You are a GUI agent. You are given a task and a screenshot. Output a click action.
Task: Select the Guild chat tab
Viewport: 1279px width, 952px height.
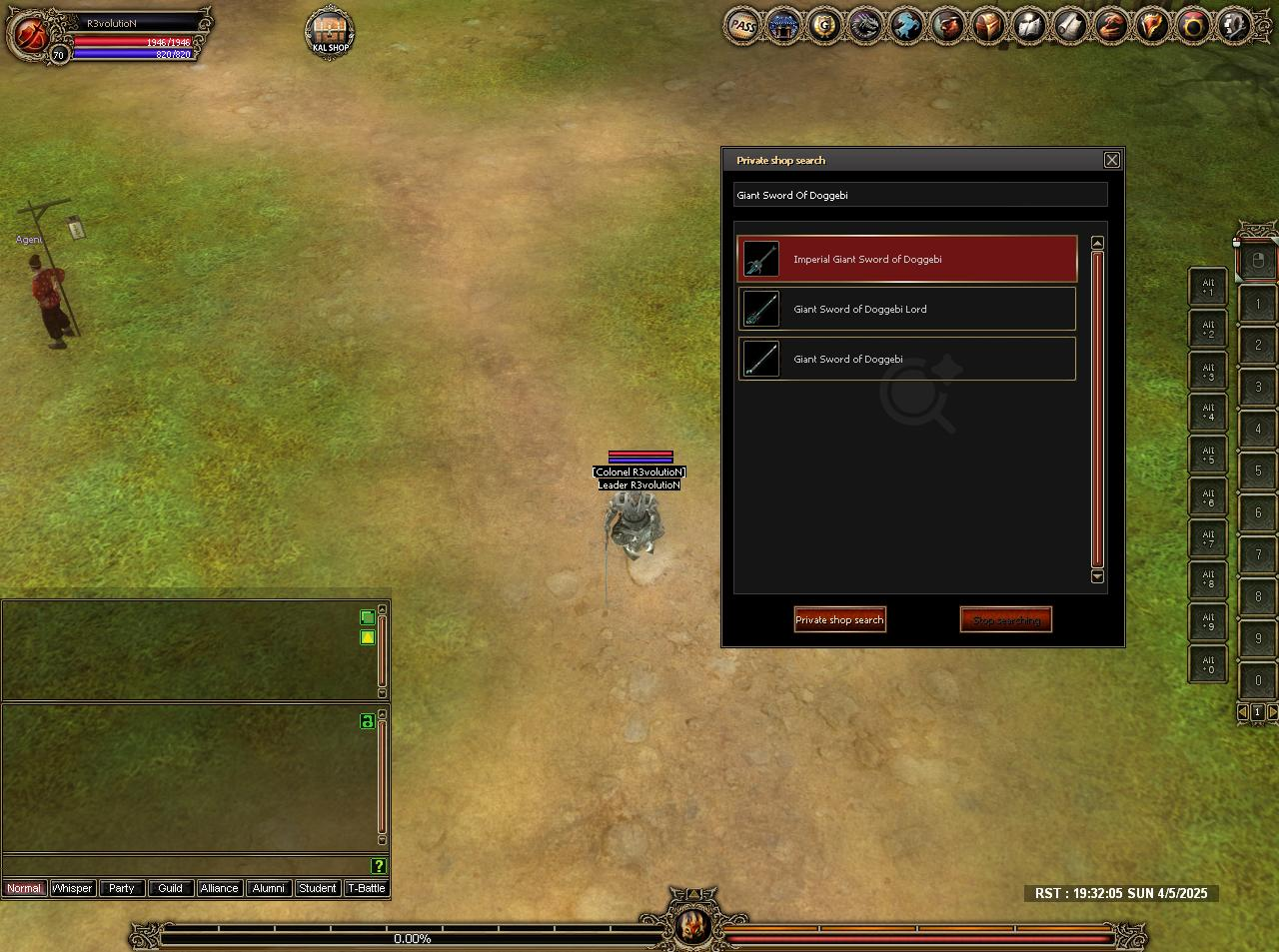(170, 888)
